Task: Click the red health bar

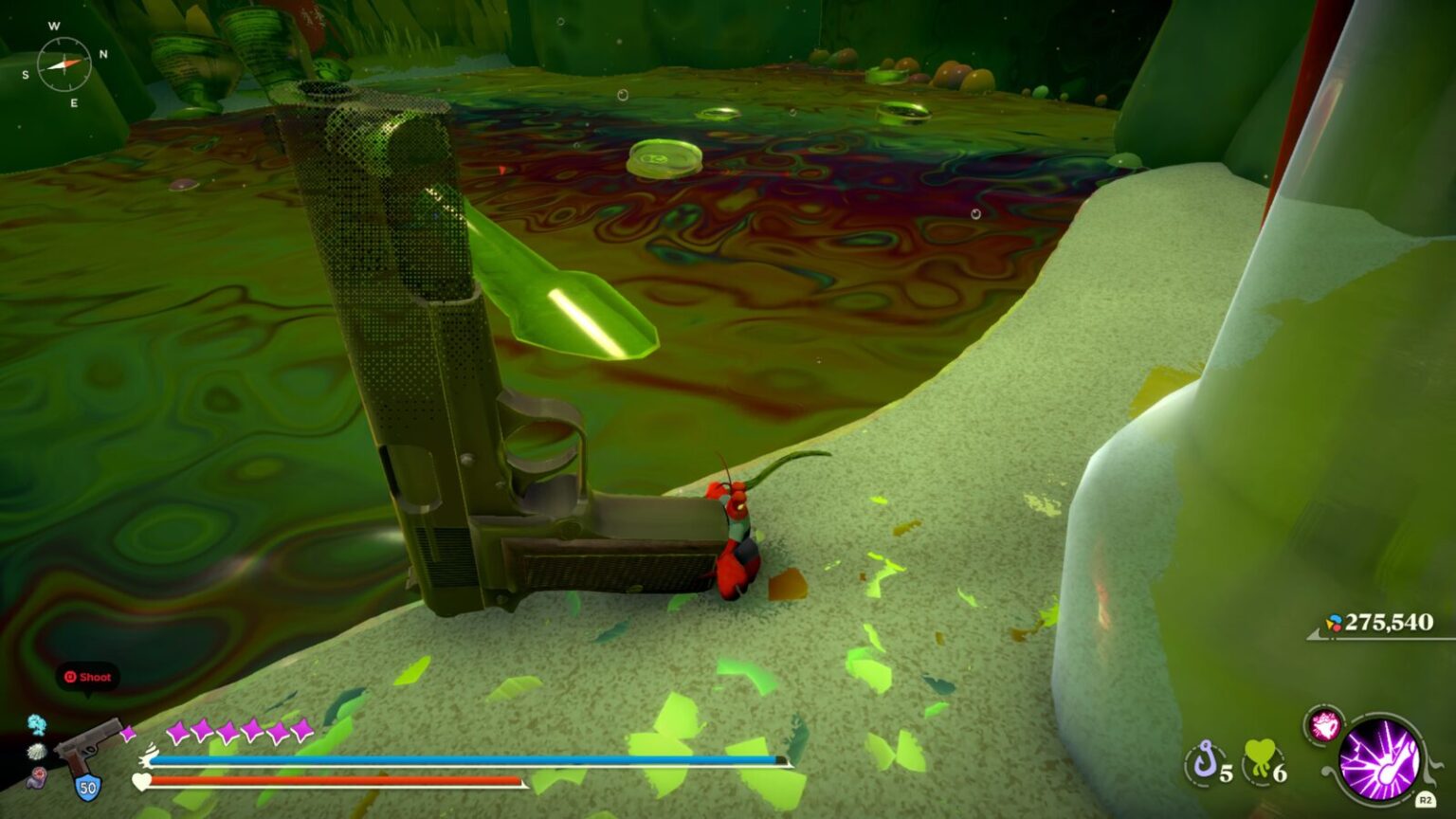Action: coord(332,781)
